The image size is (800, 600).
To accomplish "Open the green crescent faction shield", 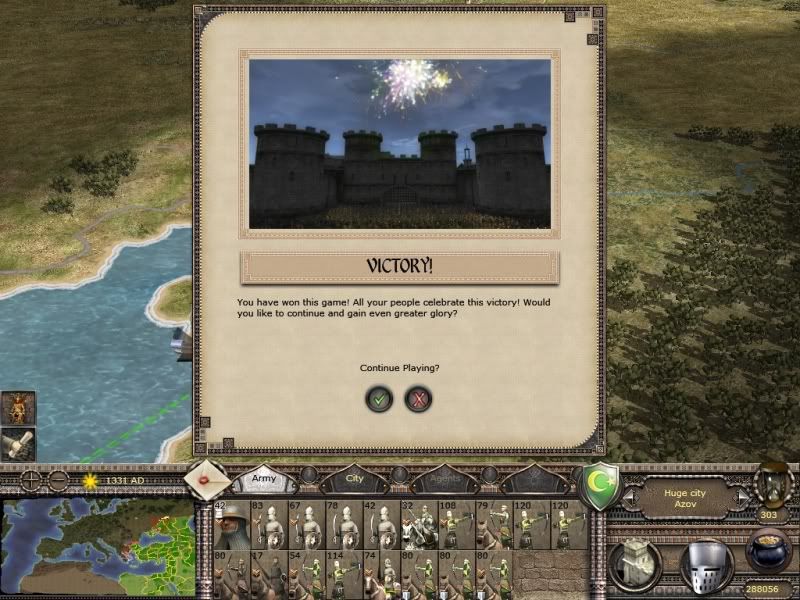I will (x=602, y=485).
